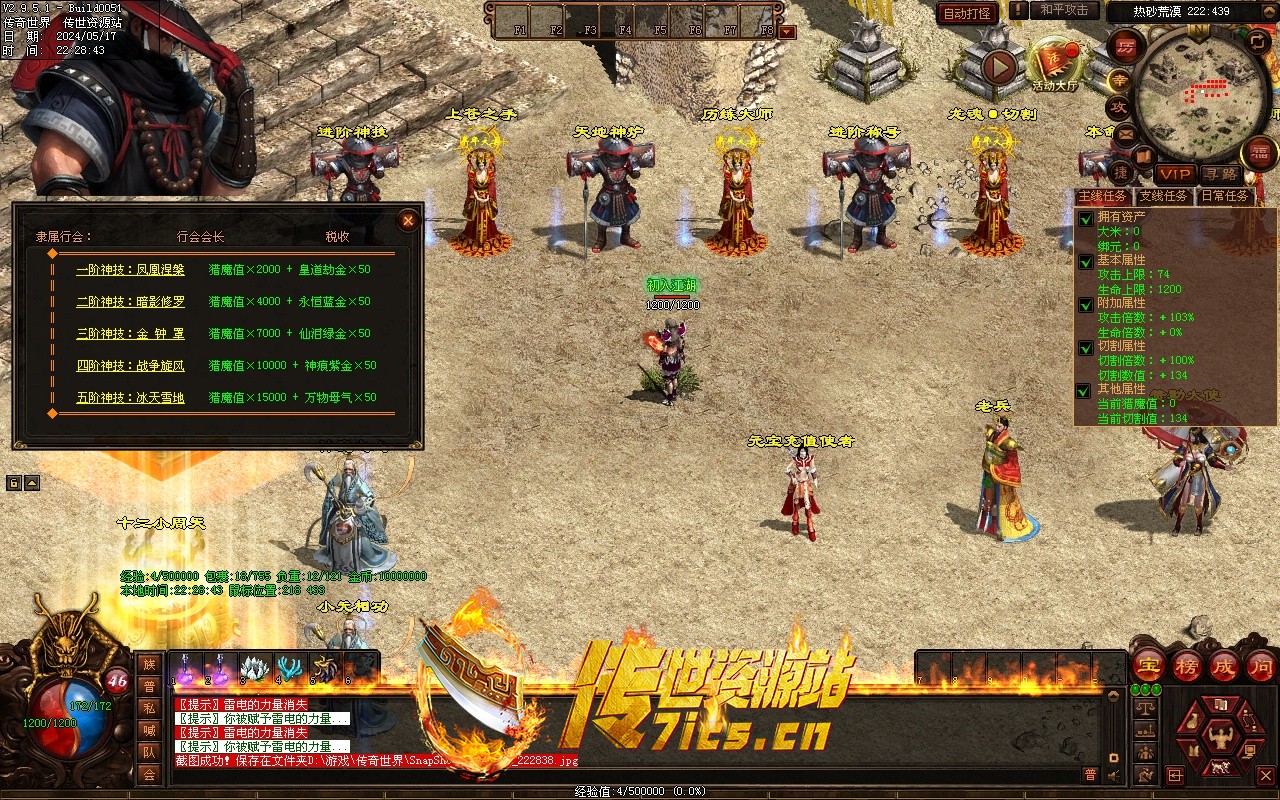Viewport: 1280px width, 800px height.
Task: Open the 宝 treasure shop button
Action: point(1148,666)
